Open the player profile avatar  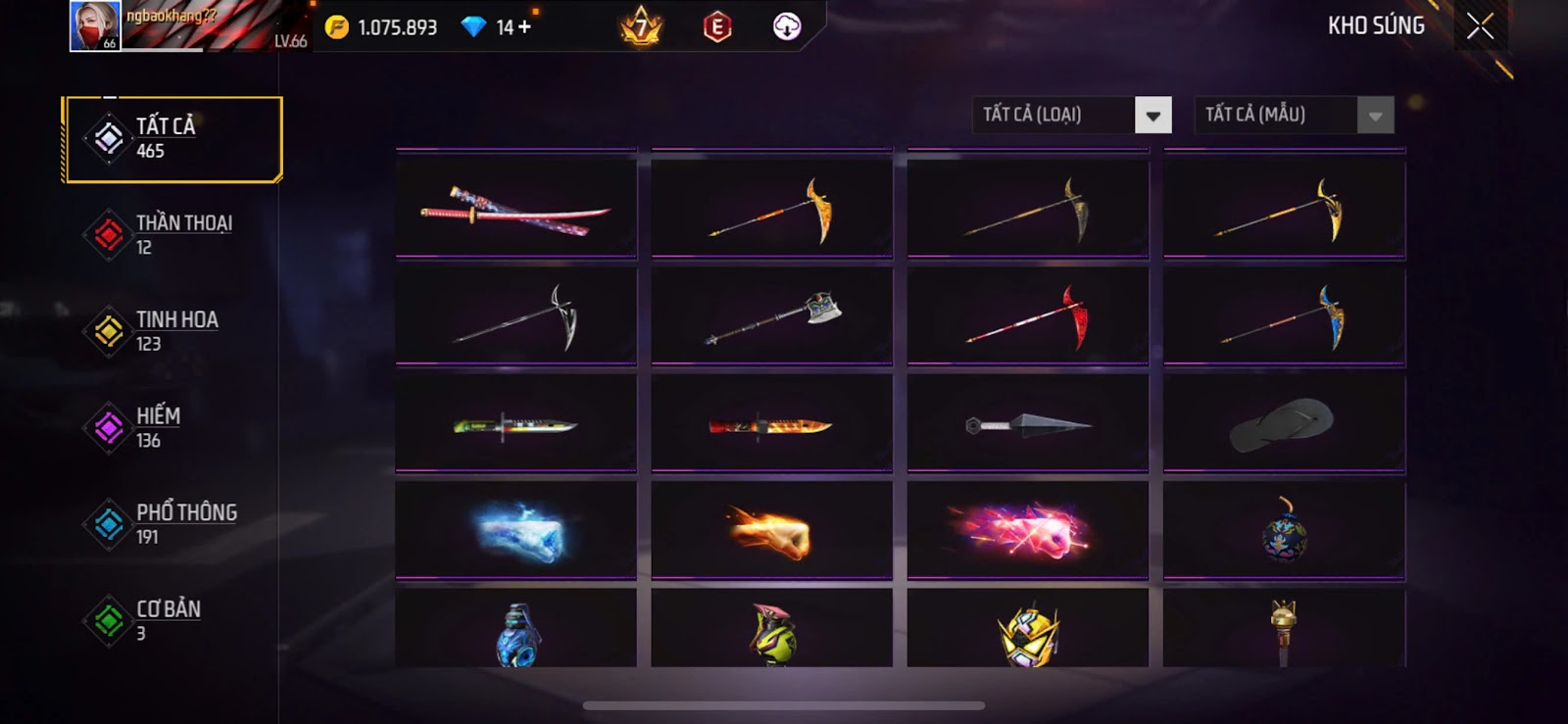click(x=95, y=25)
